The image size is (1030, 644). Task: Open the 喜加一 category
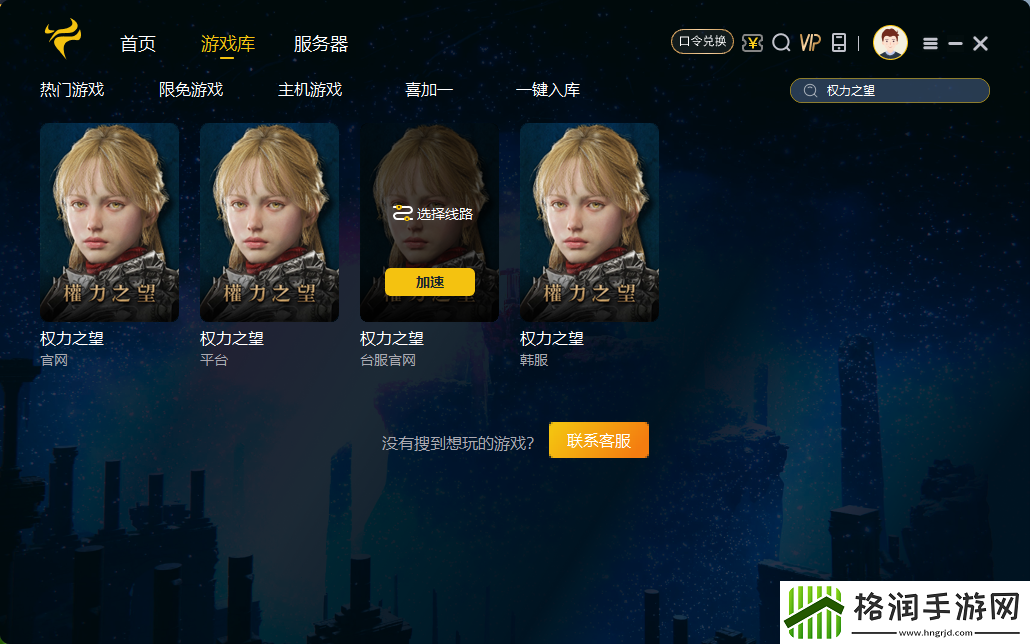(429, 90)
